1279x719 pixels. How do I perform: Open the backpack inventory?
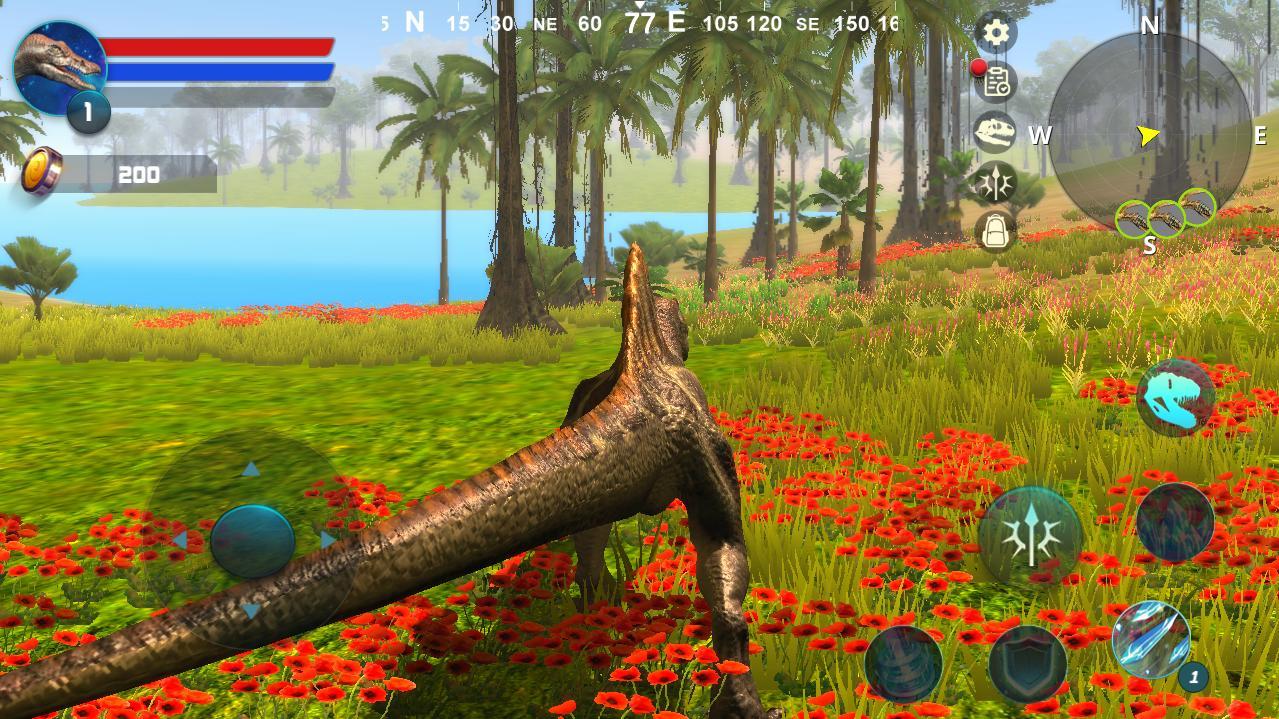(x=996, y=232)
